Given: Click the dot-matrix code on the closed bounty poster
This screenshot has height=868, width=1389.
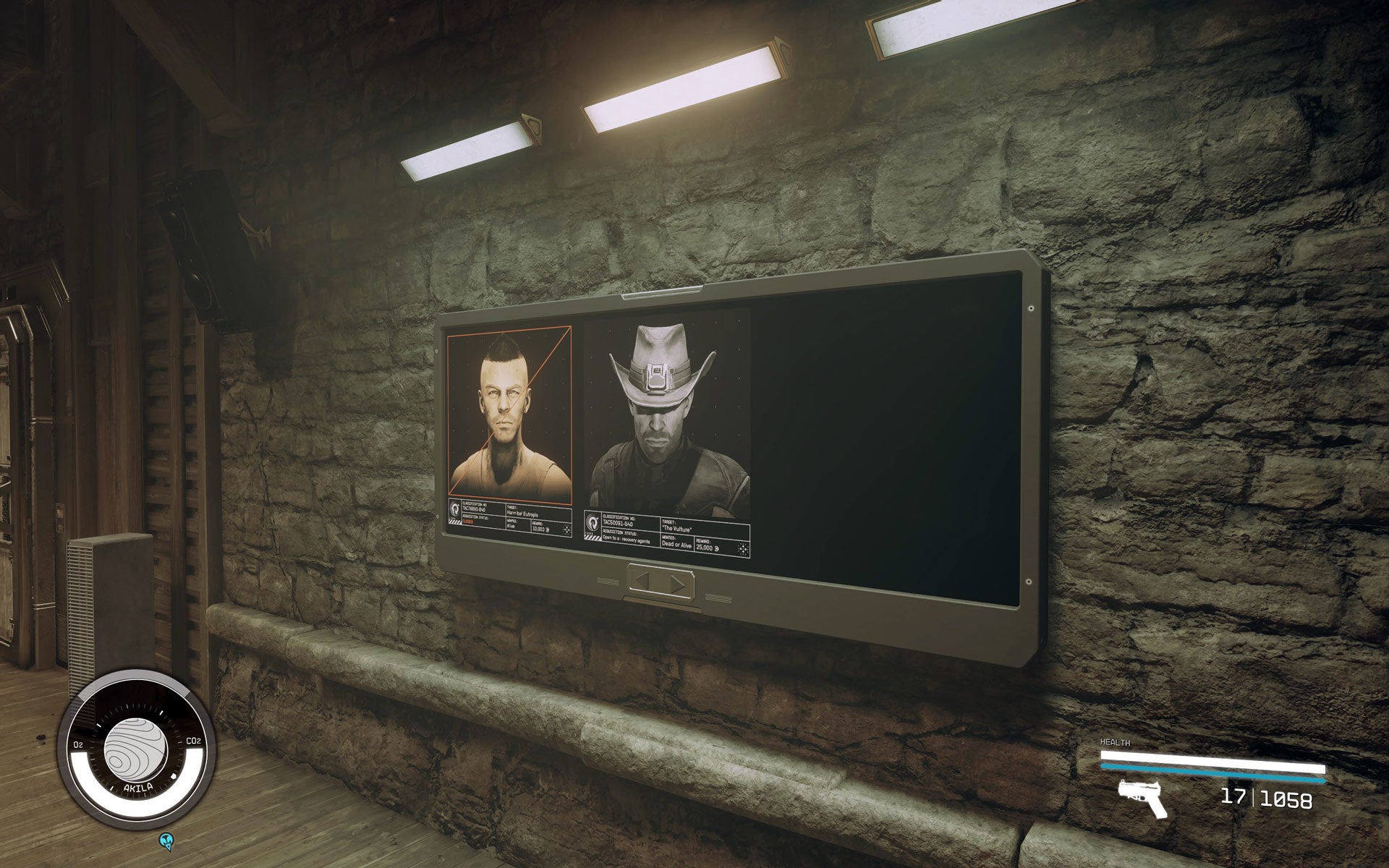Looking at the screenshot, I should pyautogui.click(x=566, y=531).
